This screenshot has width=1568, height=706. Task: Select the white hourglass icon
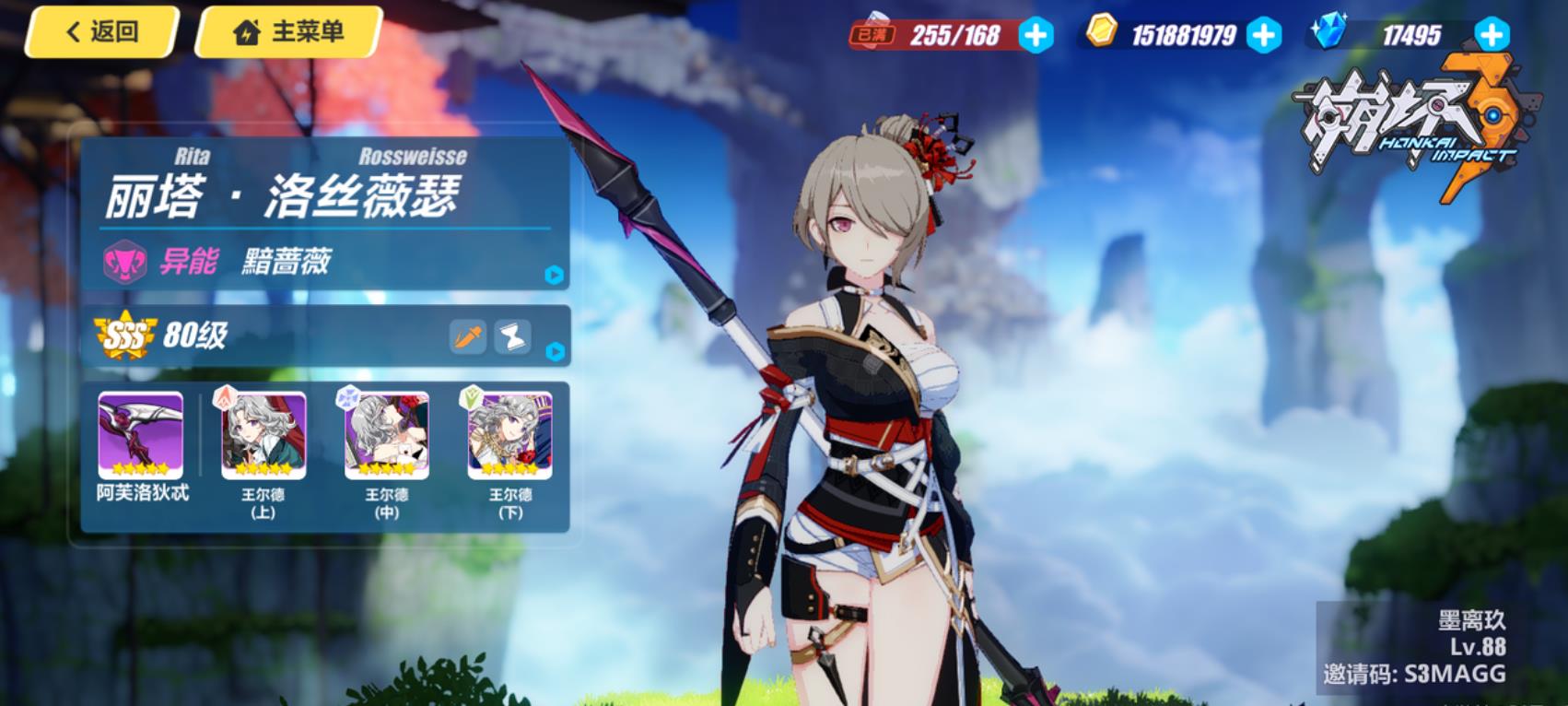point(513,337)
